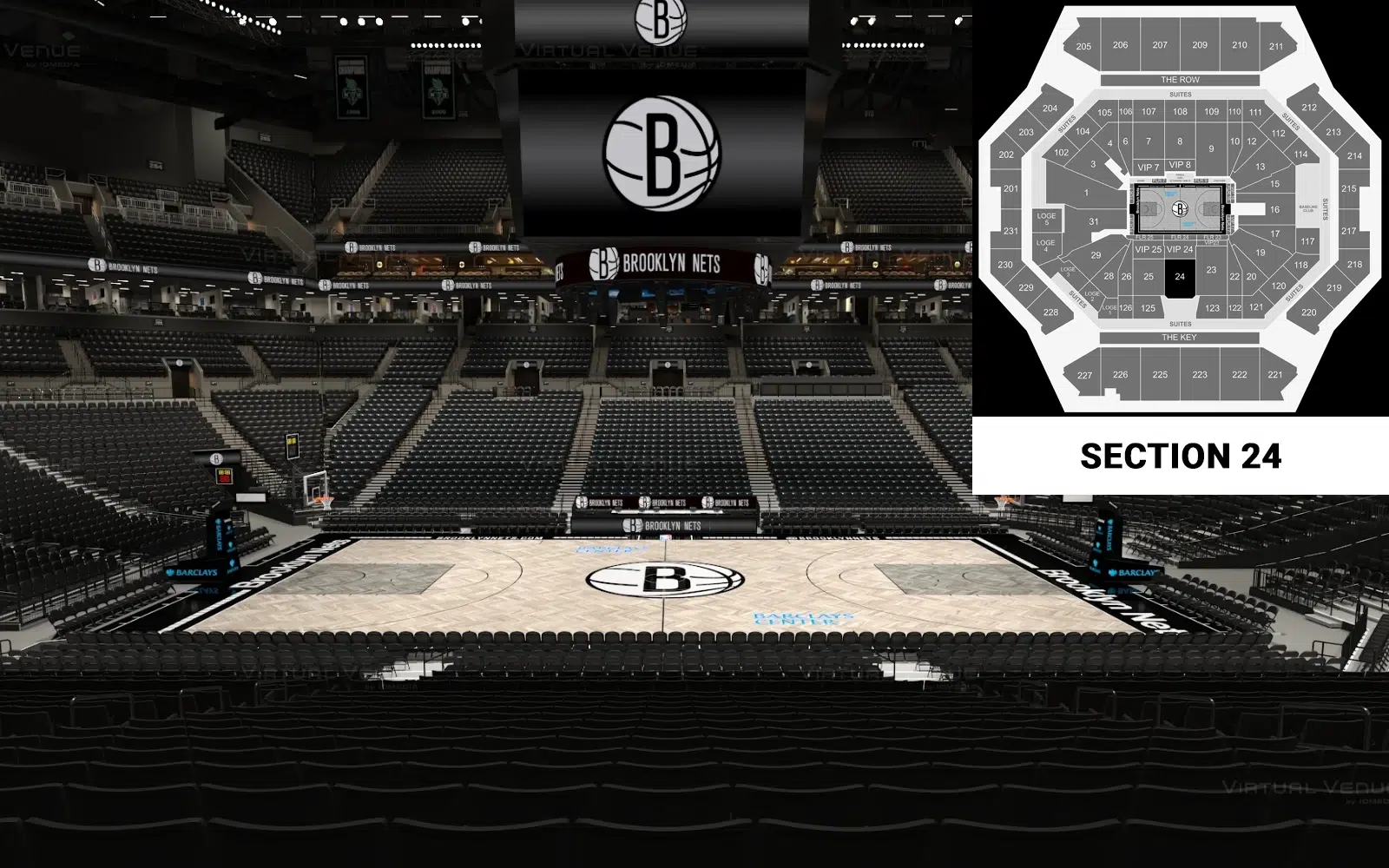Select section 220 in the upper corner
This screenshot has width=1389, height=868.
(1308, 312)
